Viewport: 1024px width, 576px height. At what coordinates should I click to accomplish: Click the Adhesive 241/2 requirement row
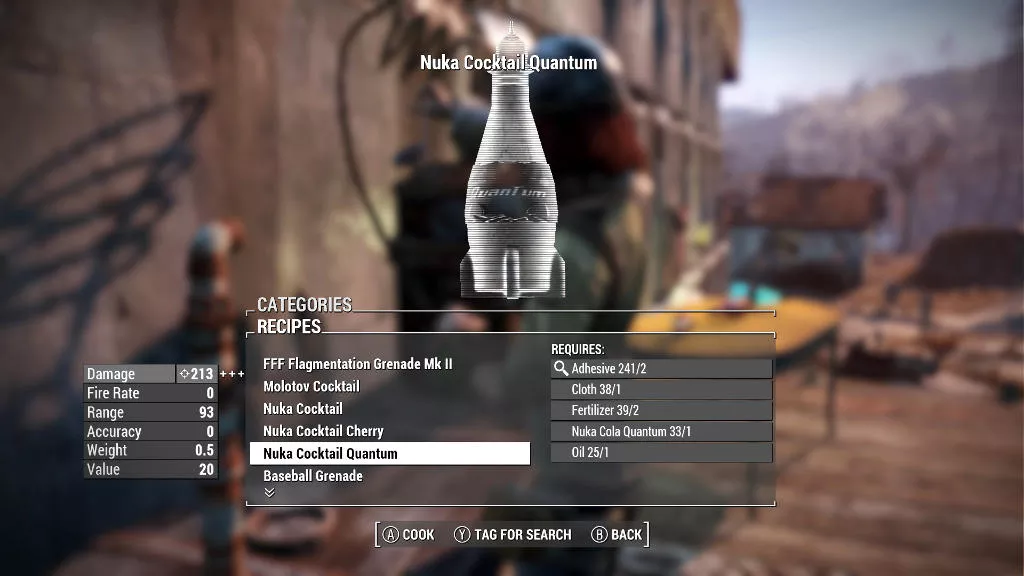(662, 369)
